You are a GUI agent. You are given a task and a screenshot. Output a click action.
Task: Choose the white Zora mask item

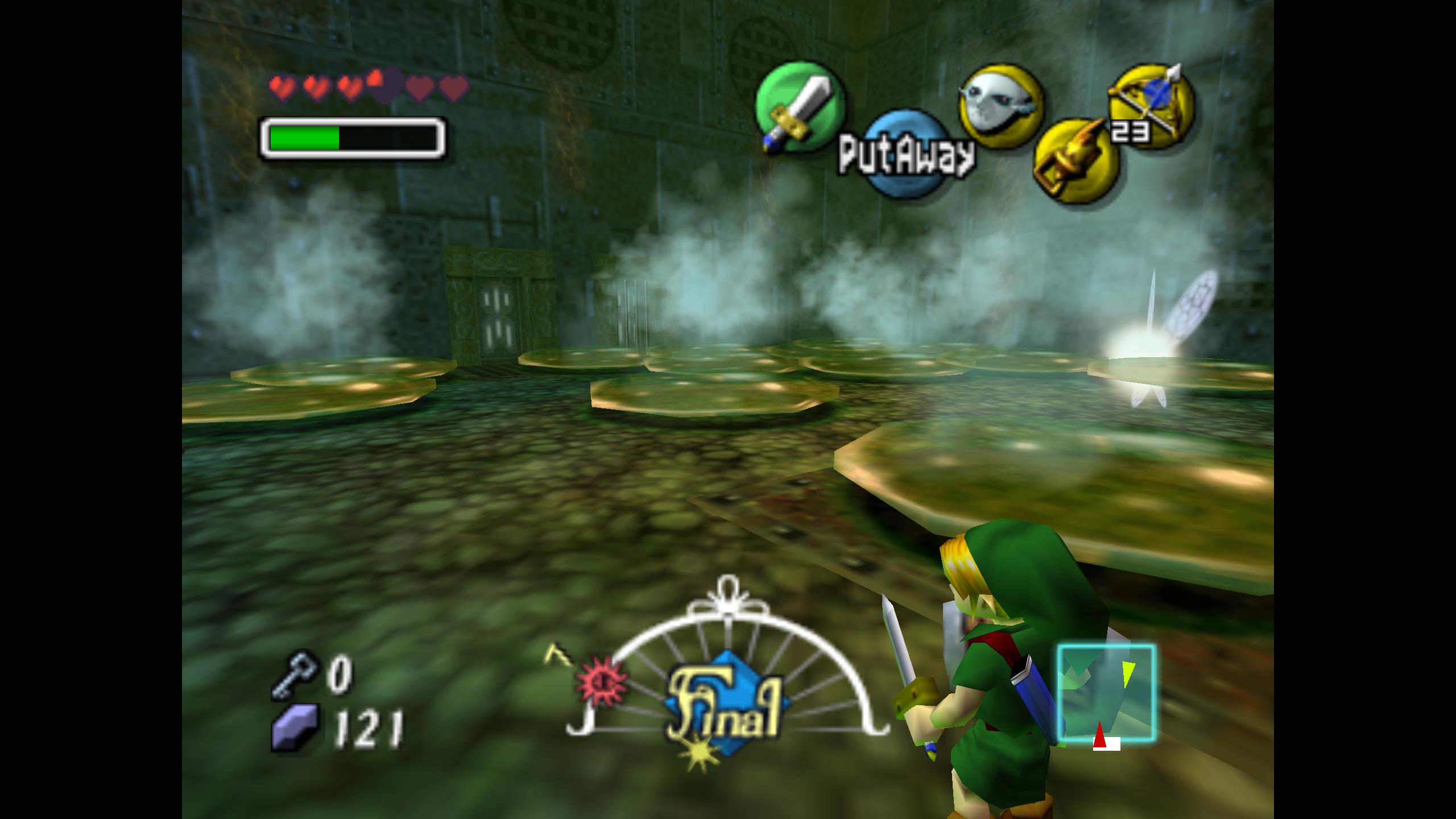[1001, 106]
